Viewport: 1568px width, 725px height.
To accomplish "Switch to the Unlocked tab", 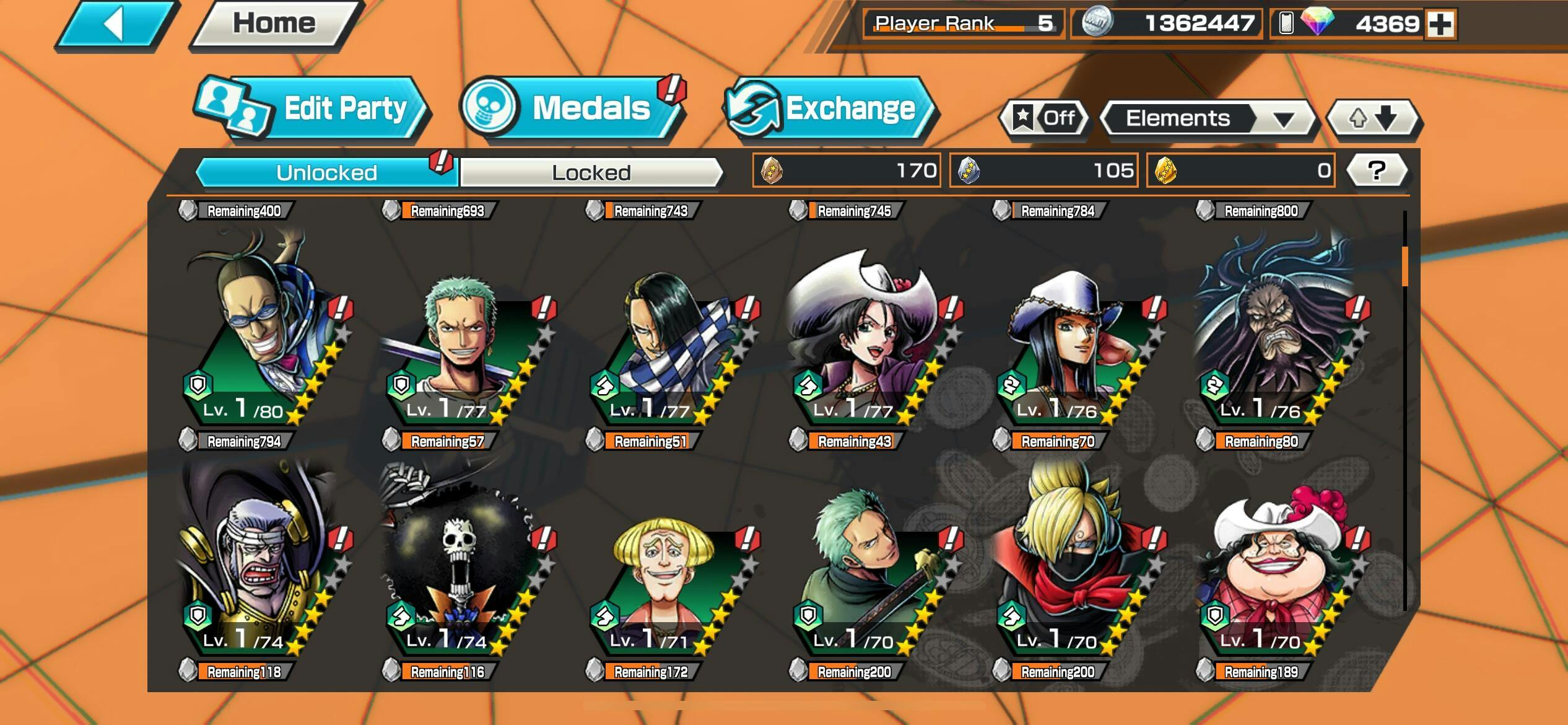I will tap(326, 172).
